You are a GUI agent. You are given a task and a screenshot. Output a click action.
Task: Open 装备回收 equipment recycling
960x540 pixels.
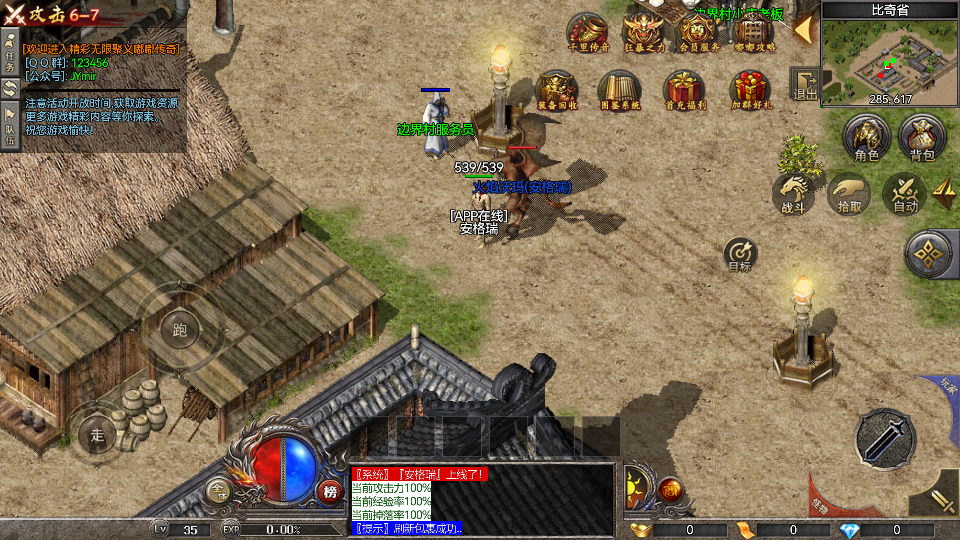tap(557, 90)
